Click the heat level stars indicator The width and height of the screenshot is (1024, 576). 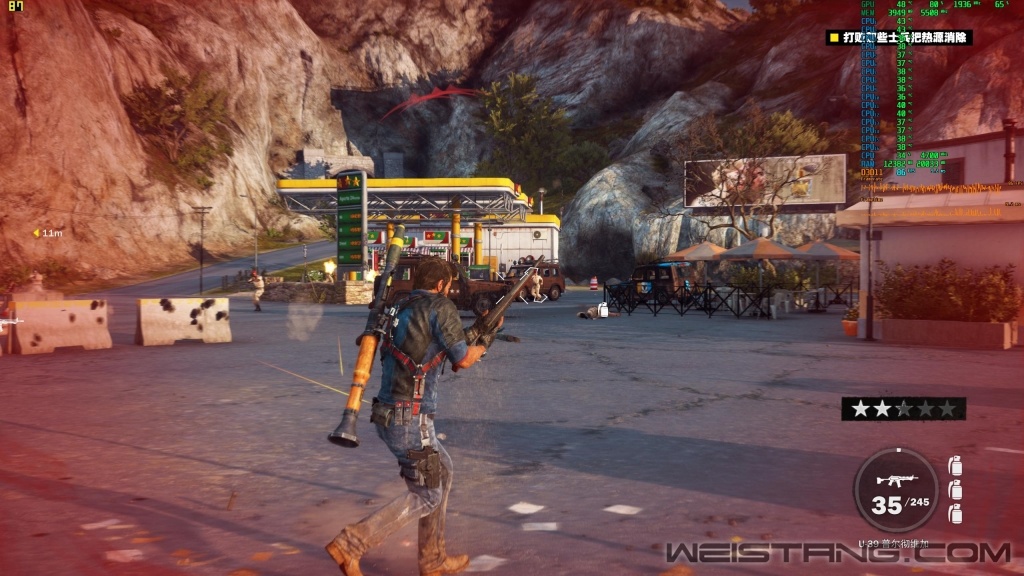[903, 408]
